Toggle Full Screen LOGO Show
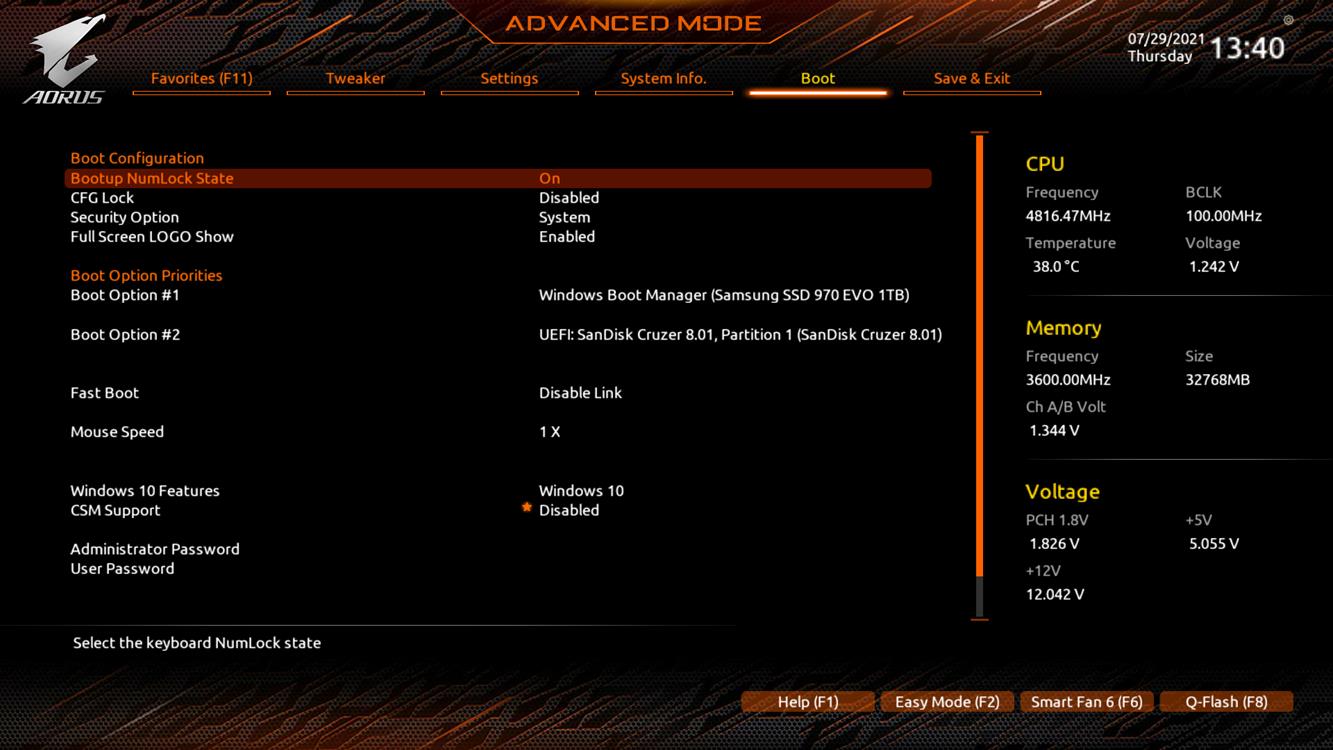1333x750 pixels. (152, 237)
